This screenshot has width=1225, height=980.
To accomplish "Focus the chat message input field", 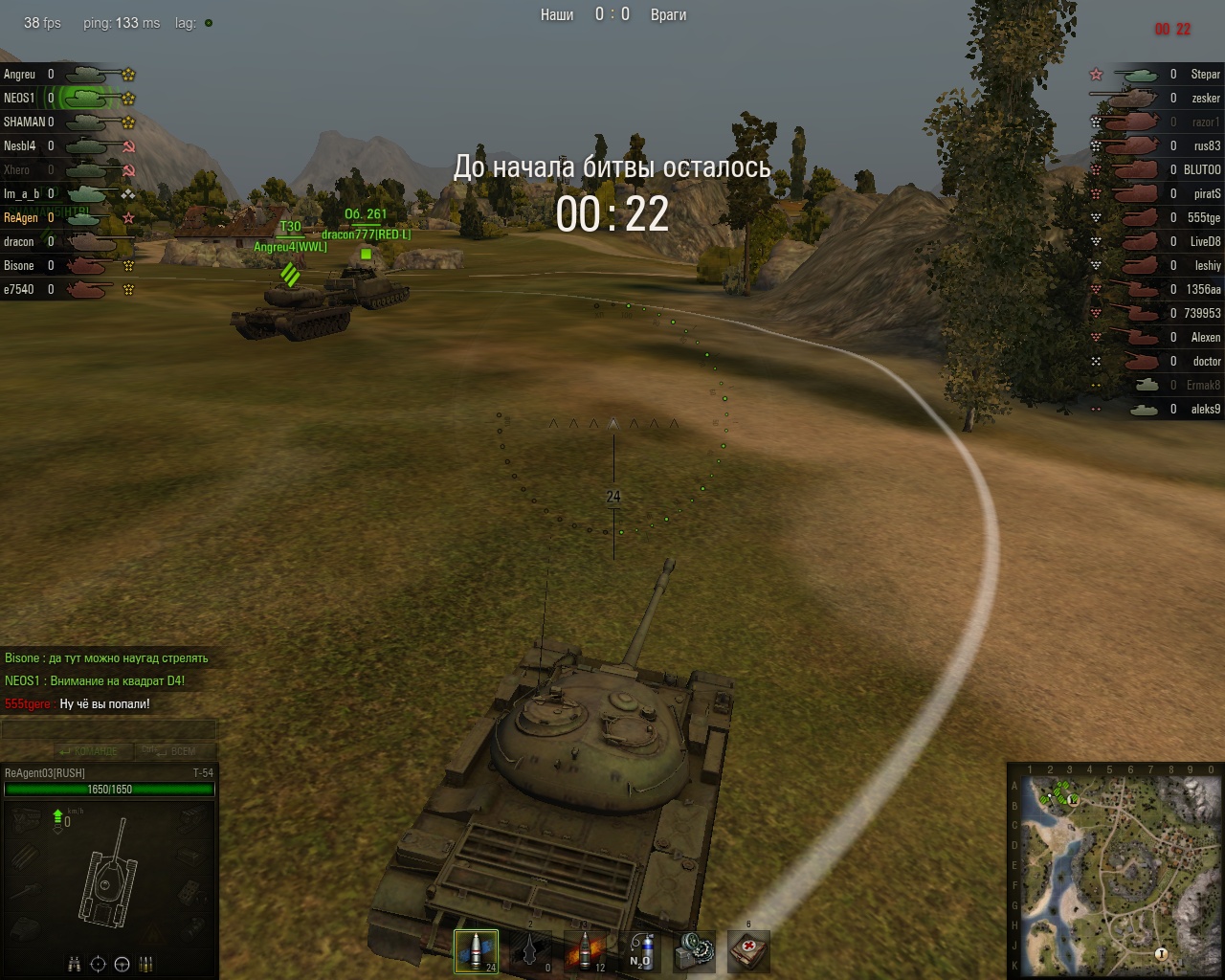I will pos(108,730).
